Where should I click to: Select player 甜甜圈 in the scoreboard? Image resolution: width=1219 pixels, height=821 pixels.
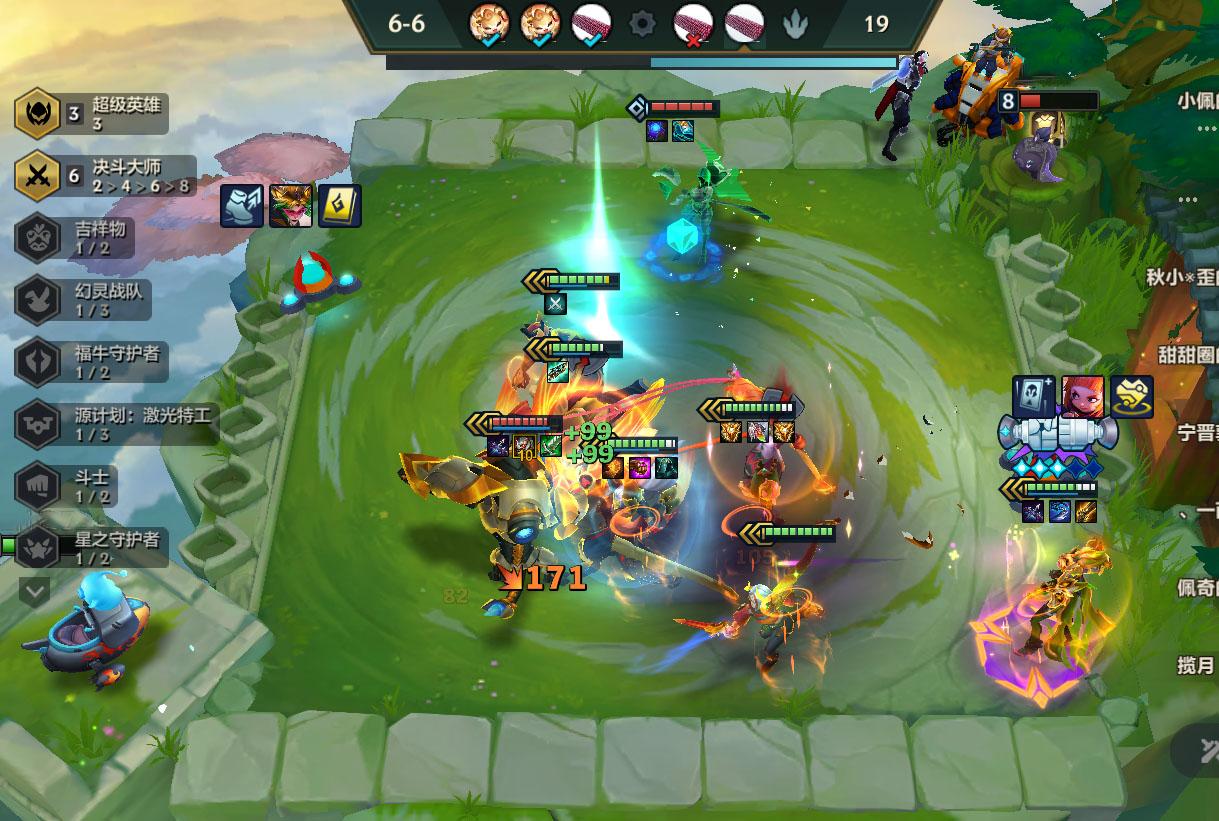pos(1188,355)
